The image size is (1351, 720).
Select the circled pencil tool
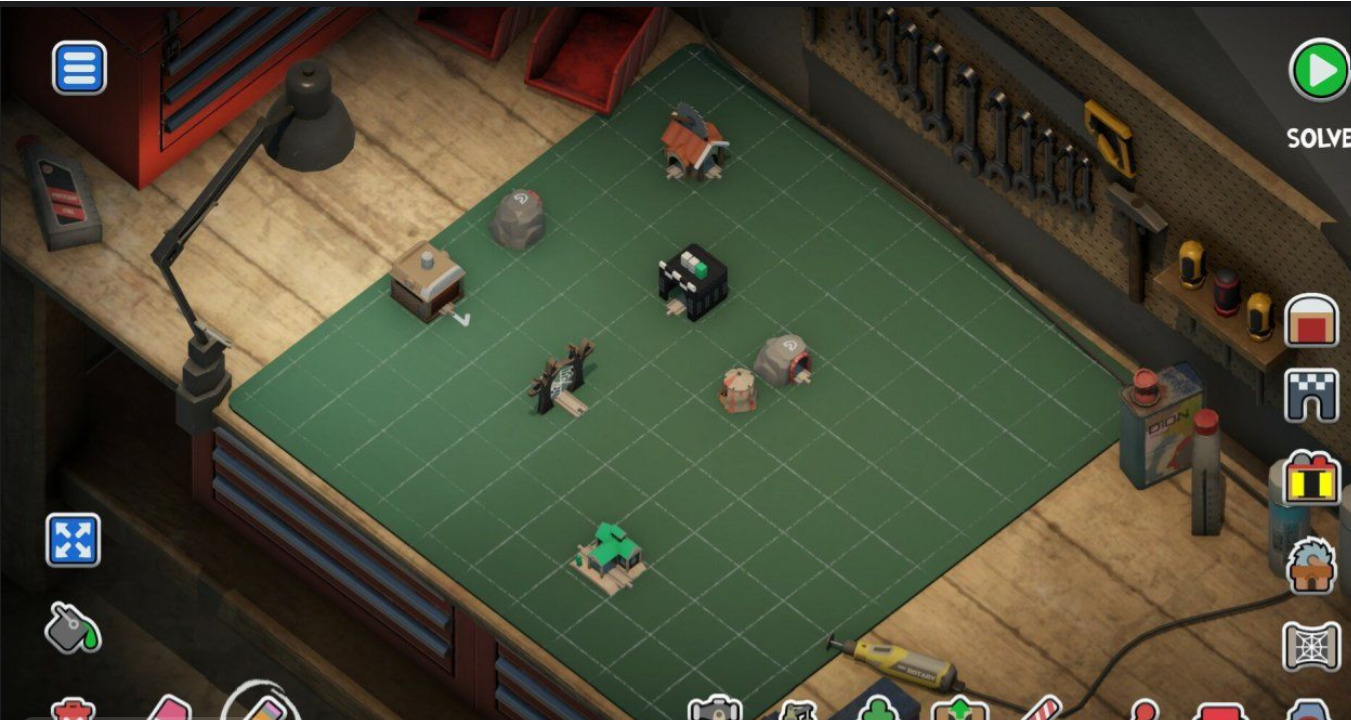(262, 706)
